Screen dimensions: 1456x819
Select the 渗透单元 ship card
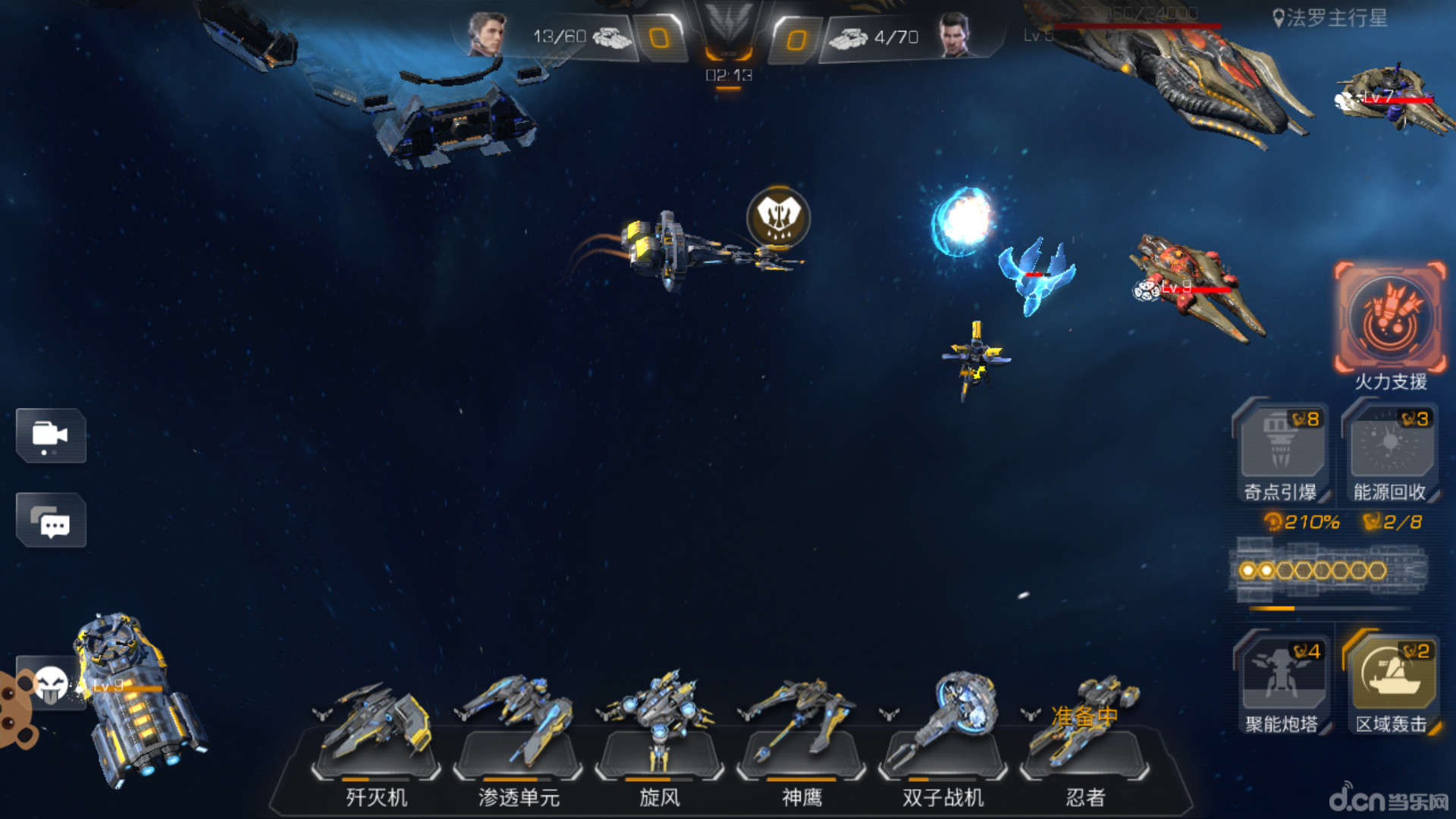pos(518,739)
